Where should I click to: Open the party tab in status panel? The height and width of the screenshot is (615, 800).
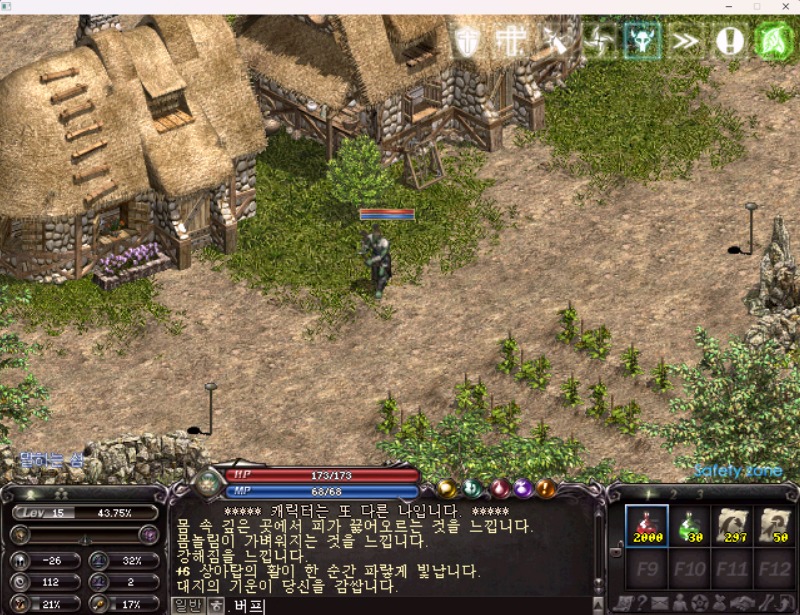[60, 494]
